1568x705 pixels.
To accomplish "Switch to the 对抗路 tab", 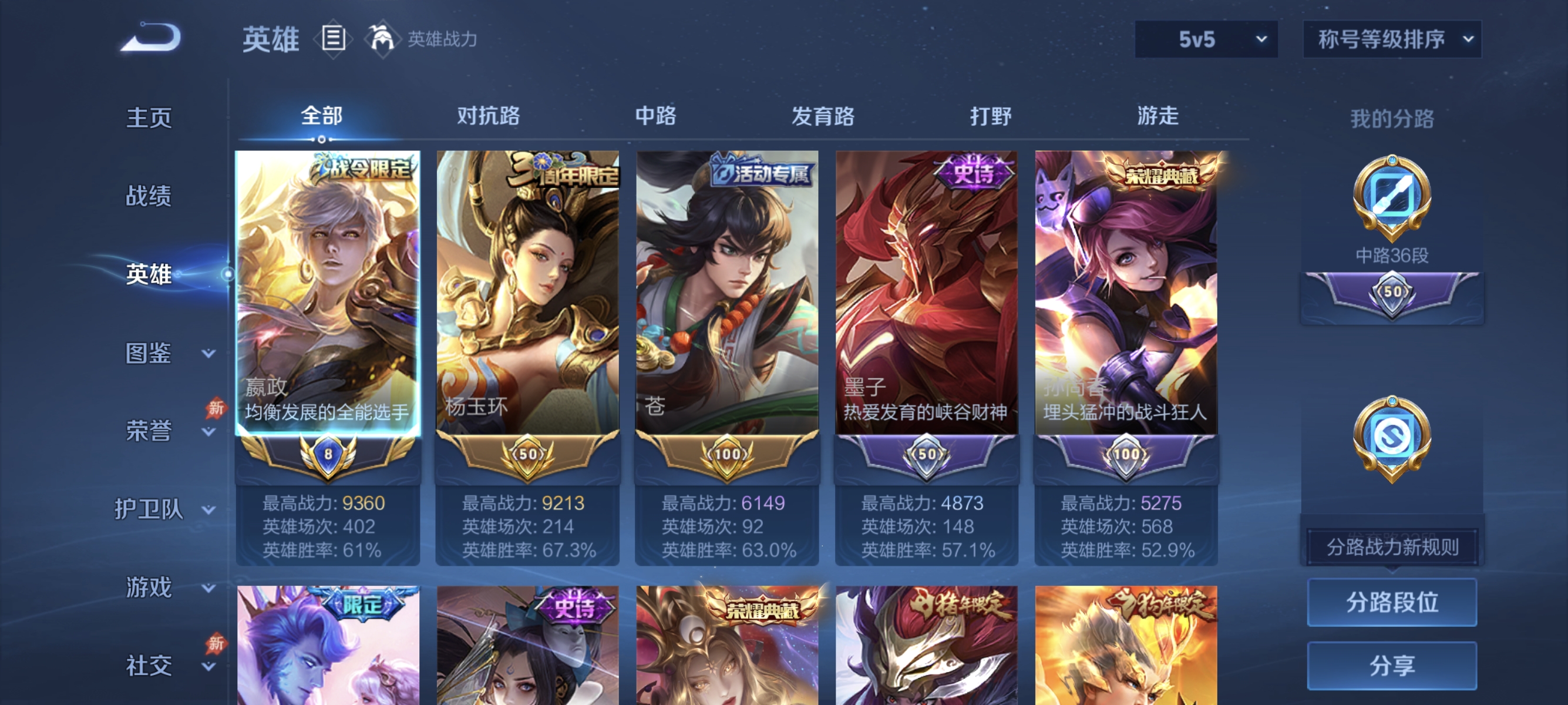I will coord(487,117).
